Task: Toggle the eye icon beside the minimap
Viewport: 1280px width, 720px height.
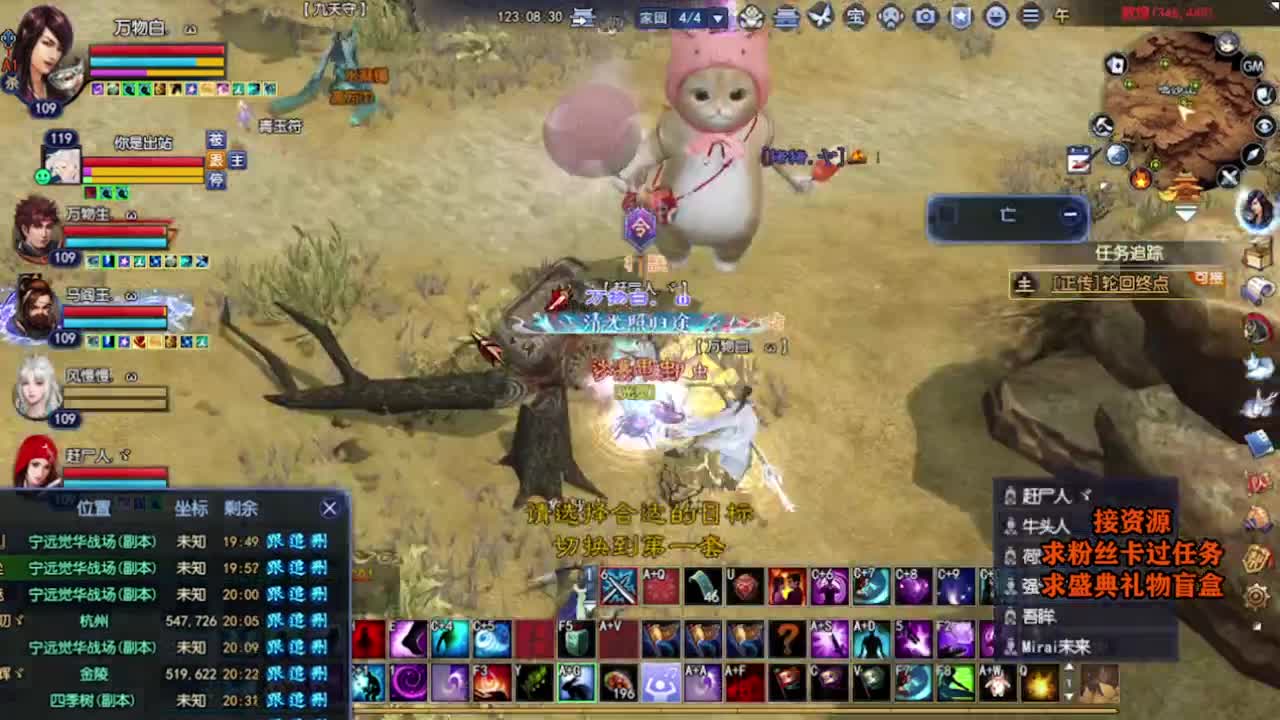Action: 1264,126
